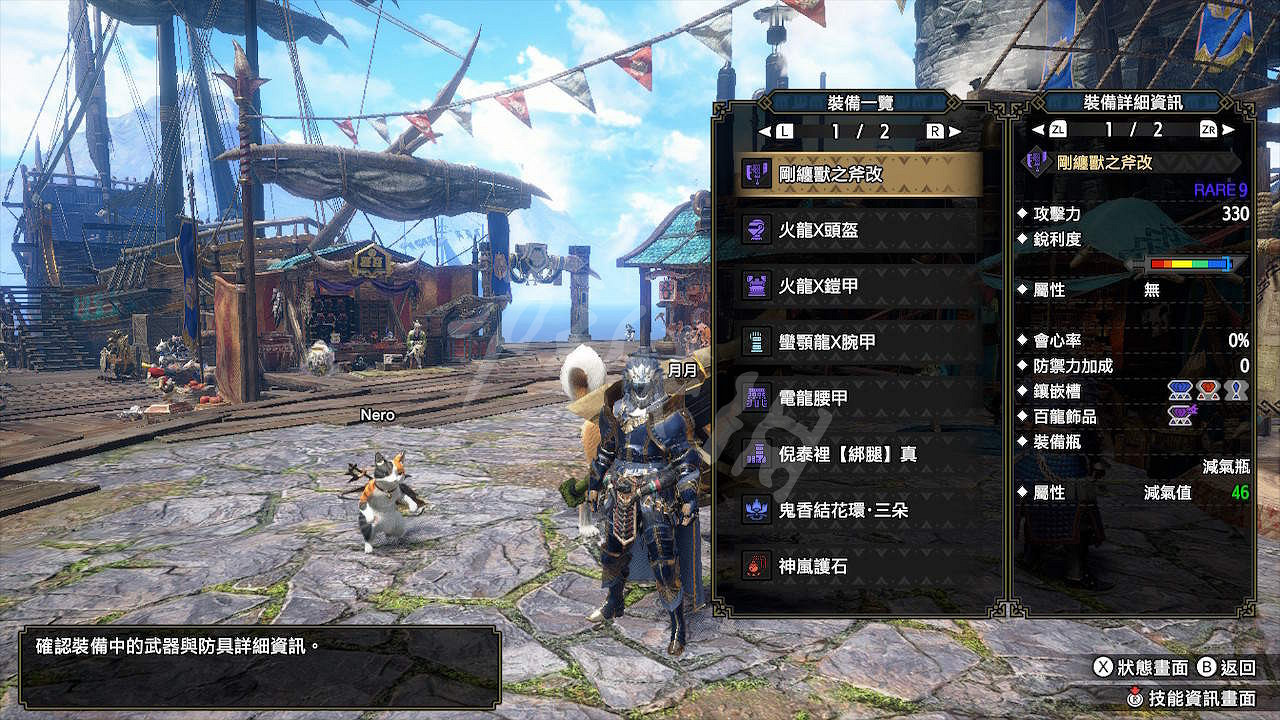Image resolution: width=1280 pixels, height=720 pixels.
Task: Click the 銳利度 sharpness gauge bar
Action: [1190, 266]
